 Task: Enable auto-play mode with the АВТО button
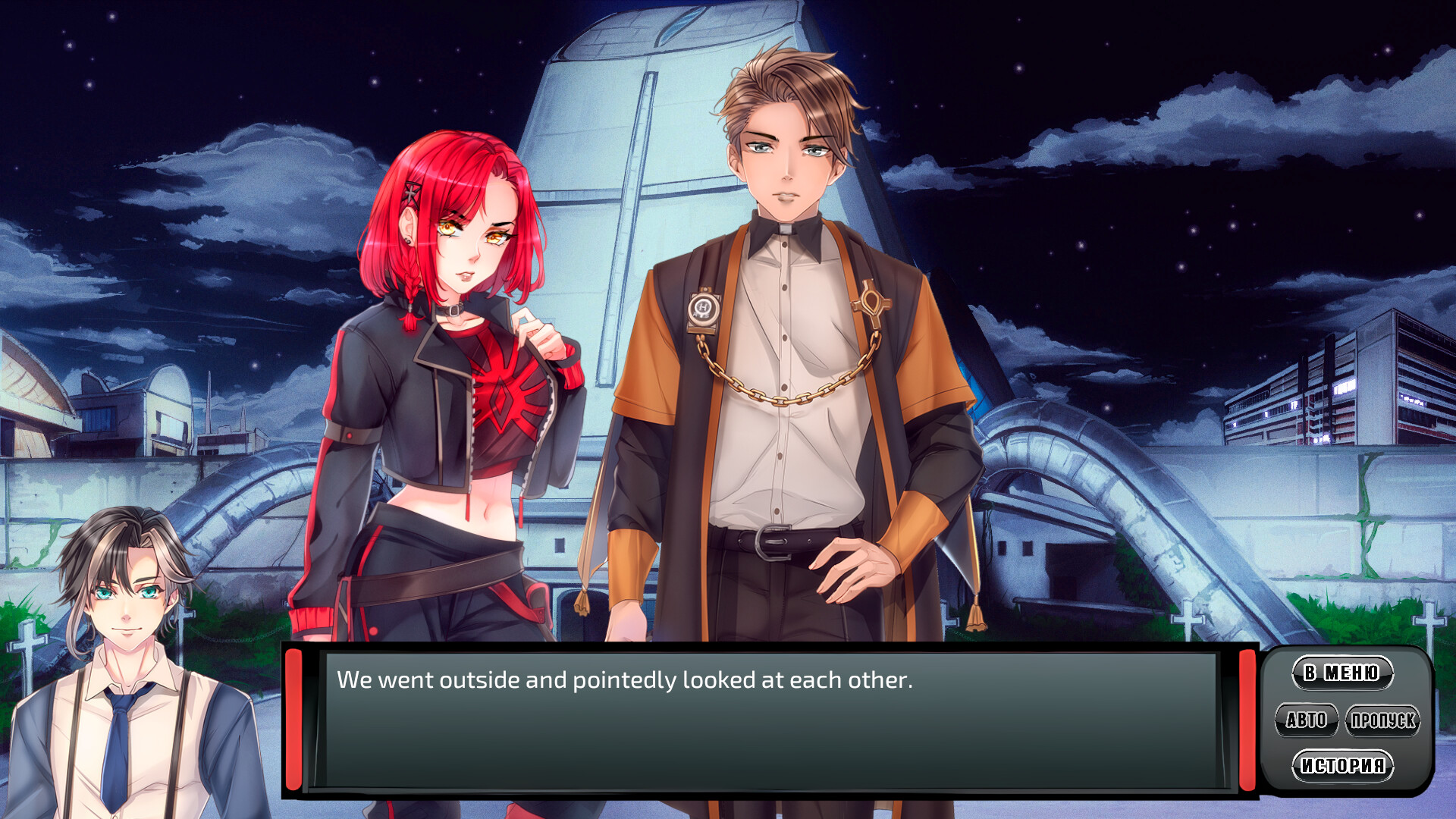(1308, 720)
